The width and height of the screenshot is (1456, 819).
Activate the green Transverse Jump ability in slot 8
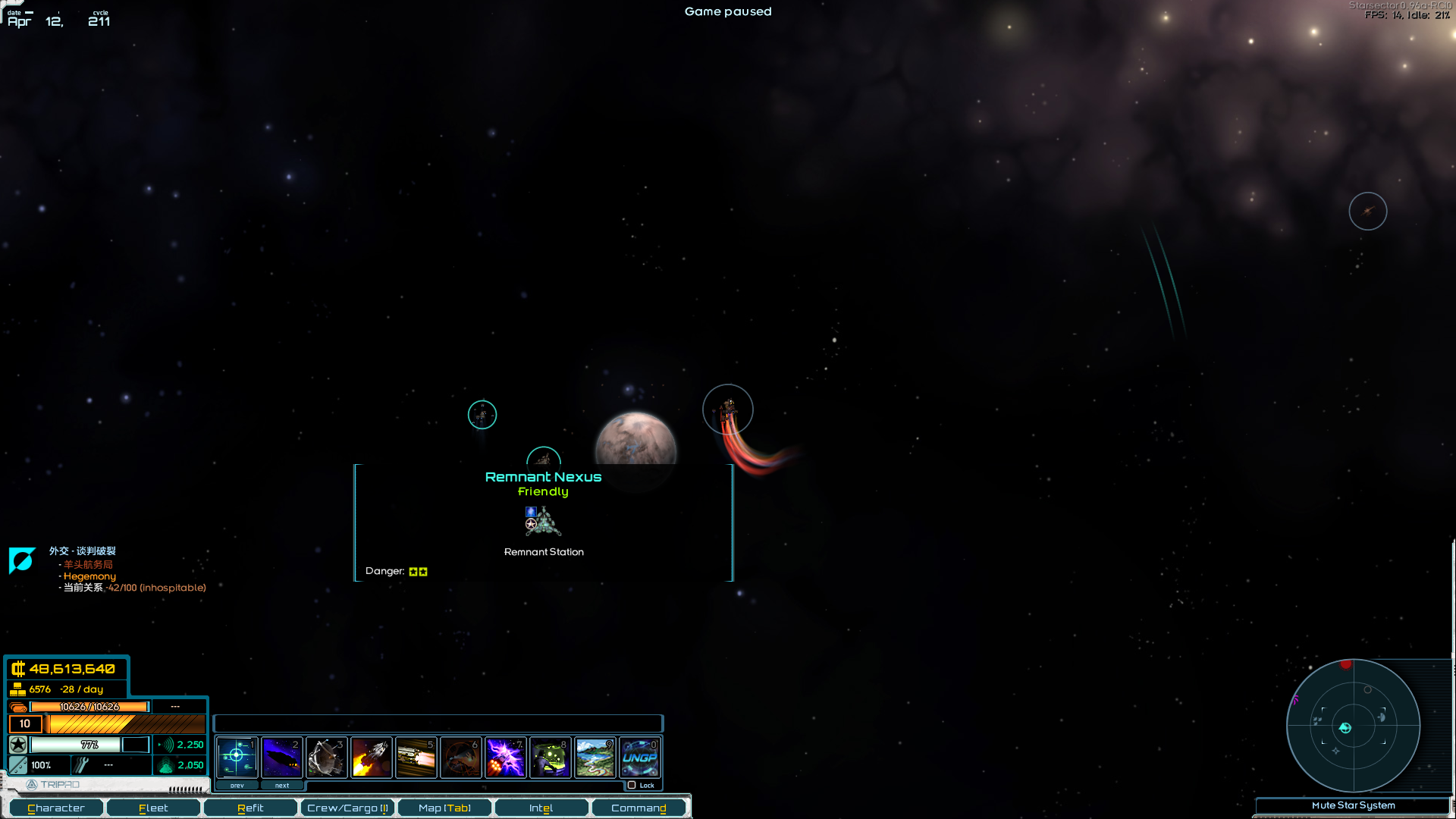pos(550,757)
